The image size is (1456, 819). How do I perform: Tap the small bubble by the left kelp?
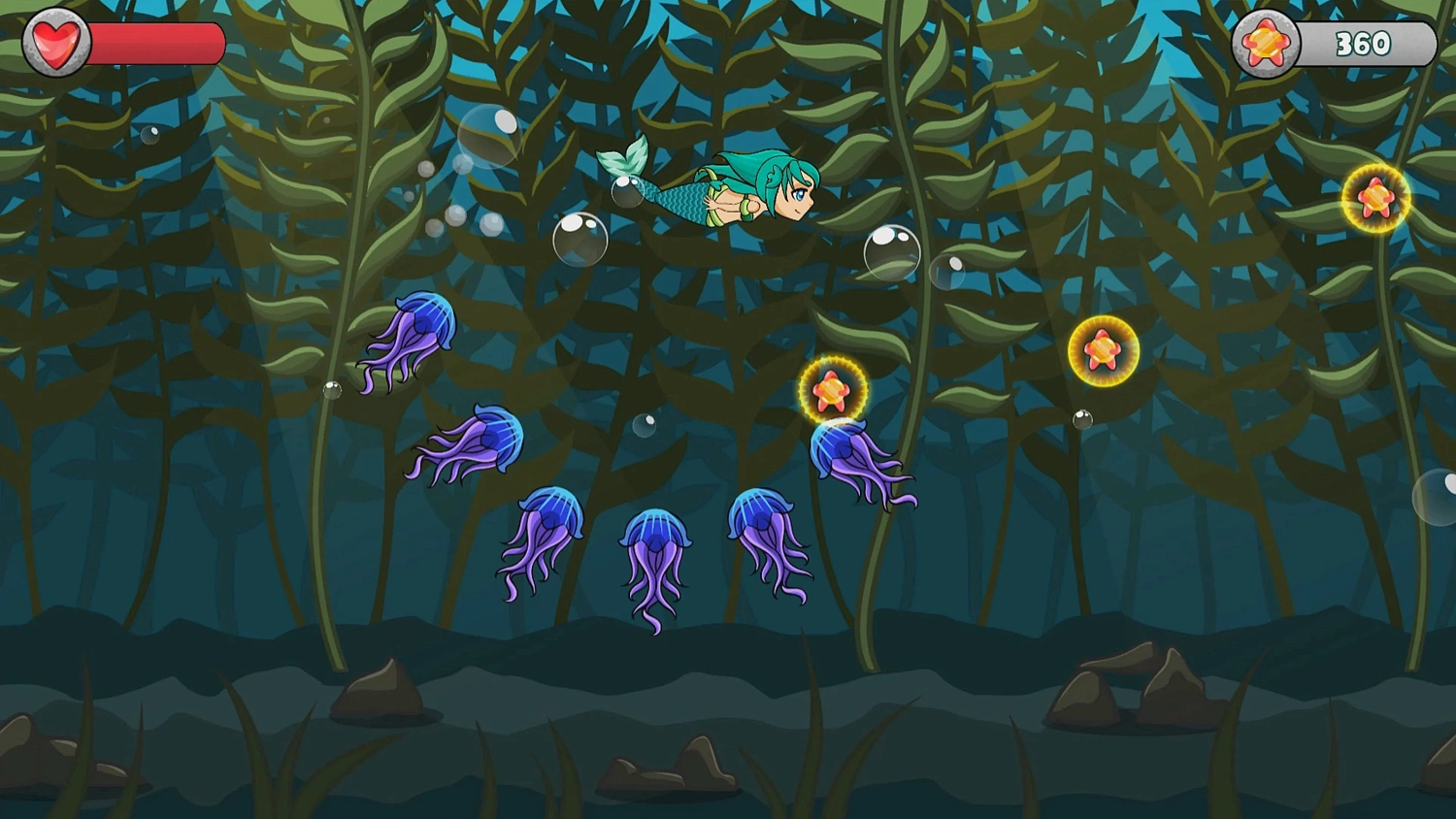pyautogui.click(x=330, y=391)
